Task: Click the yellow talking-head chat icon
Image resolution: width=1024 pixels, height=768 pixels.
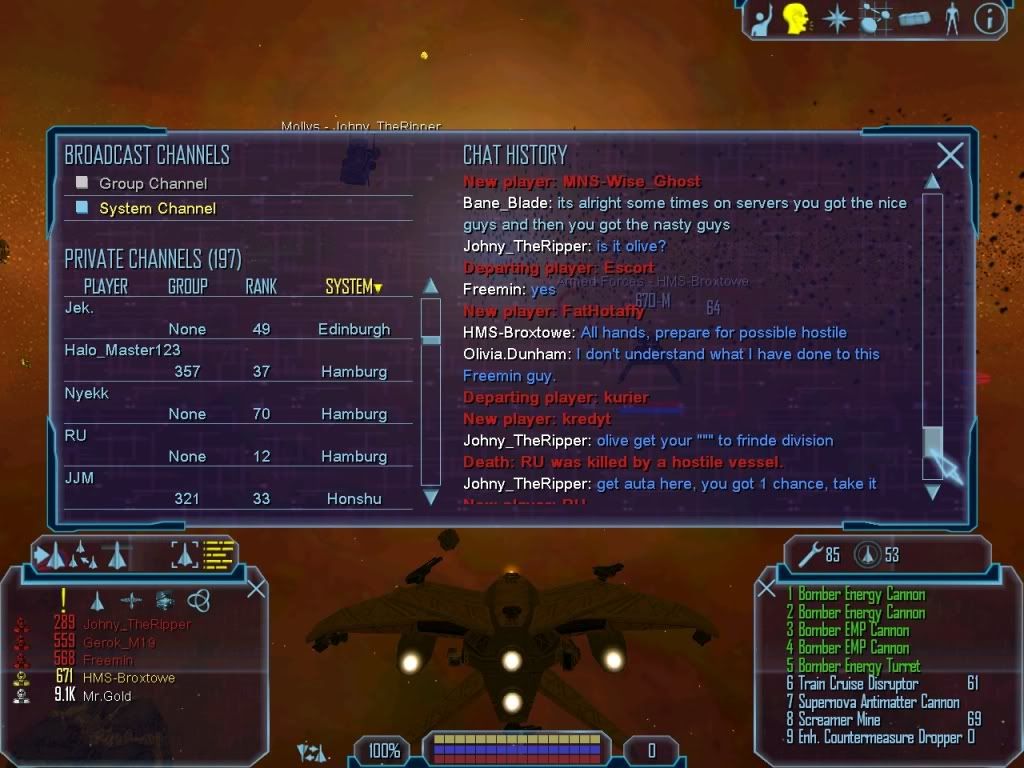Action: coord(796,19)
